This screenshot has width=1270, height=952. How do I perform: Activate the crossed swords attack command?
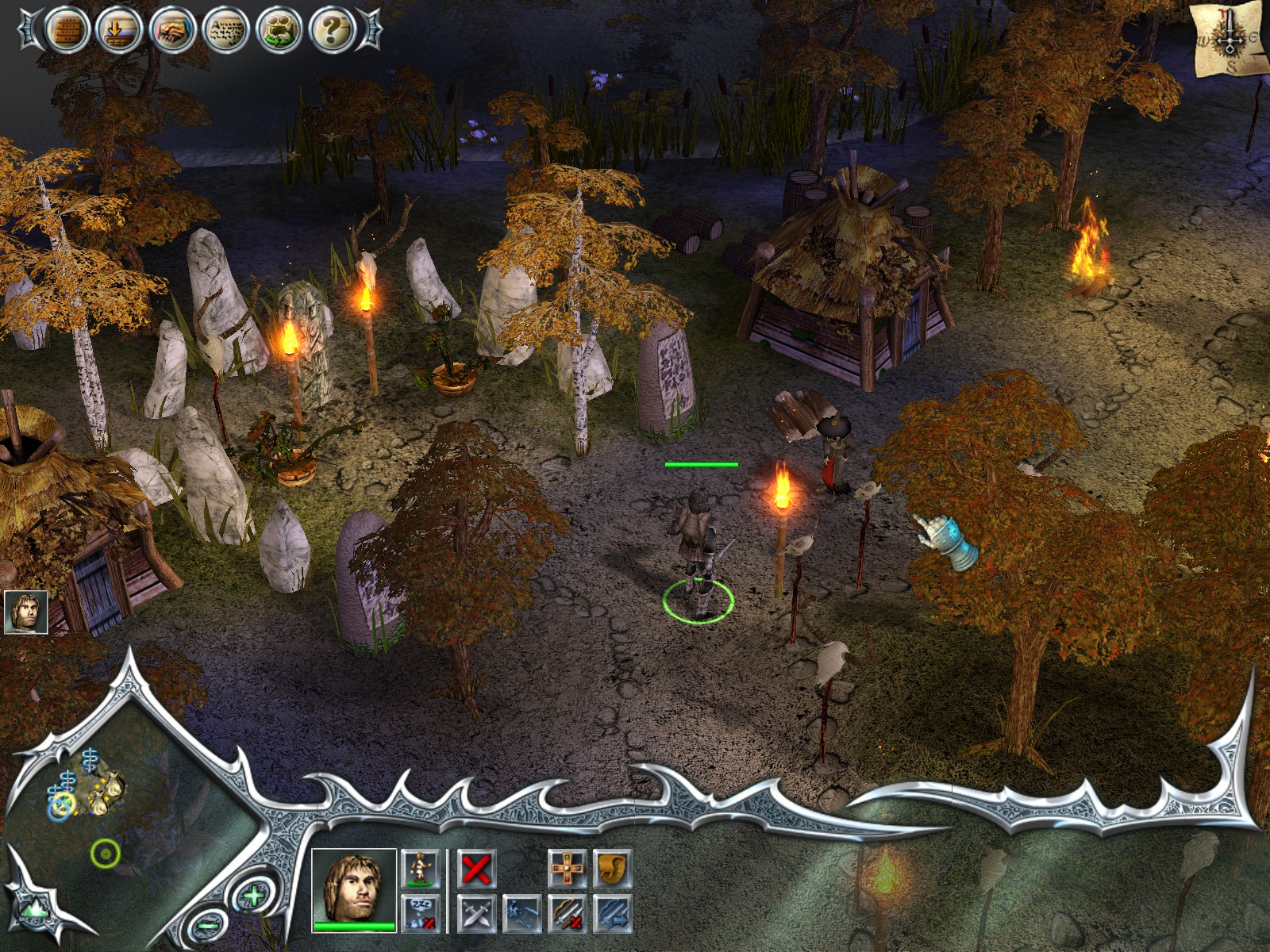click(476, 912)
